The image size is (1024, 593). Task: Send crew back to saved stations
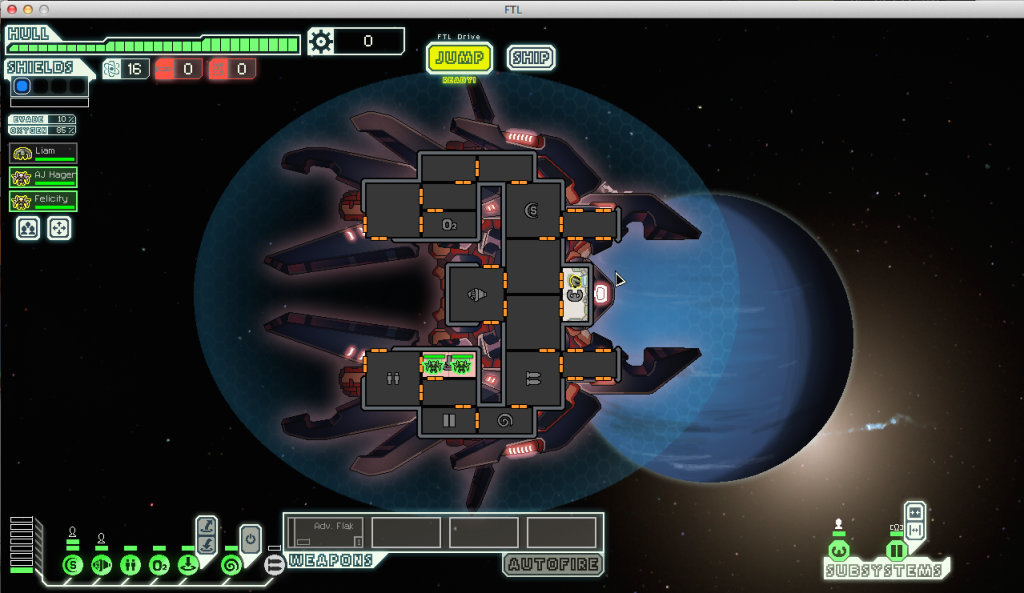59,229
